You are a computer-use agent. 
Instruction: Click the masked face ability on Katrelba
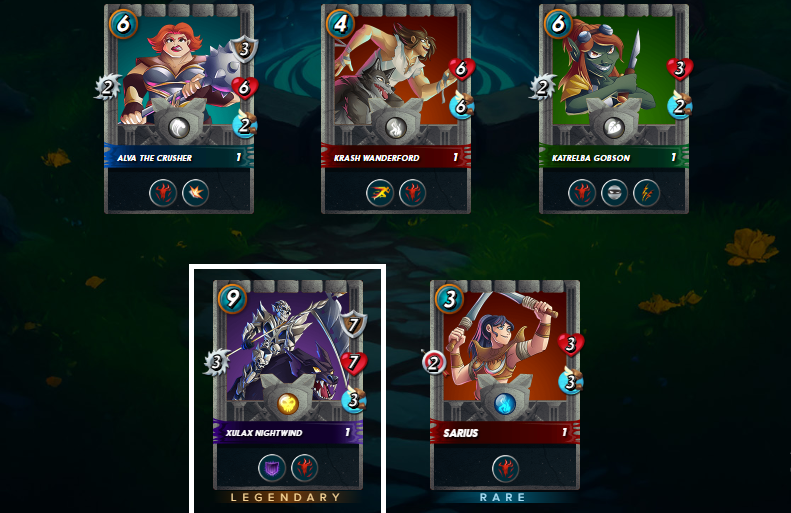point(614,192)
